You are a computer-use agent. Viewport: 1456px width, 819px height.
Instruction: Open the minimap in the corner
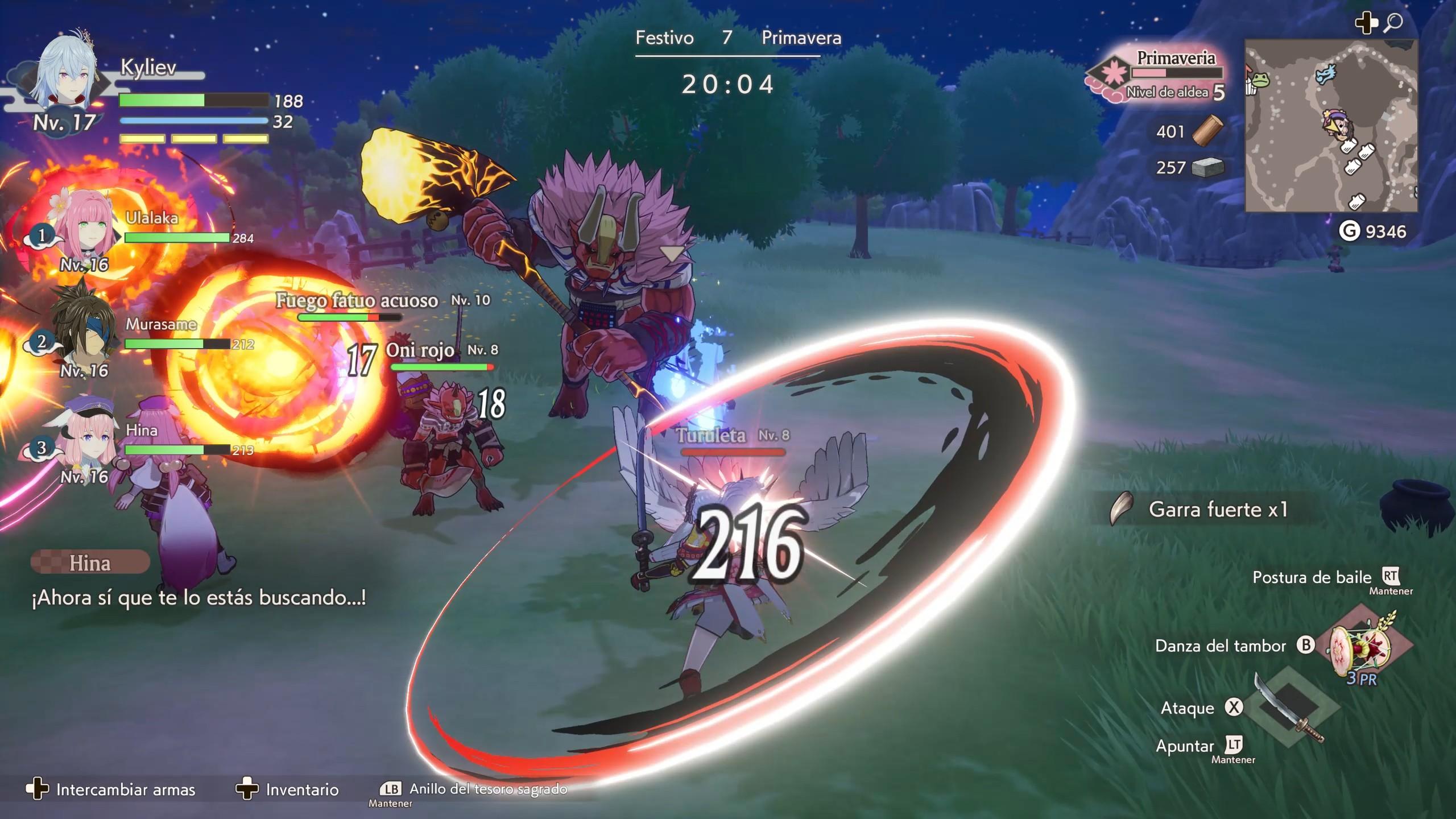[x=1331, y=126]
